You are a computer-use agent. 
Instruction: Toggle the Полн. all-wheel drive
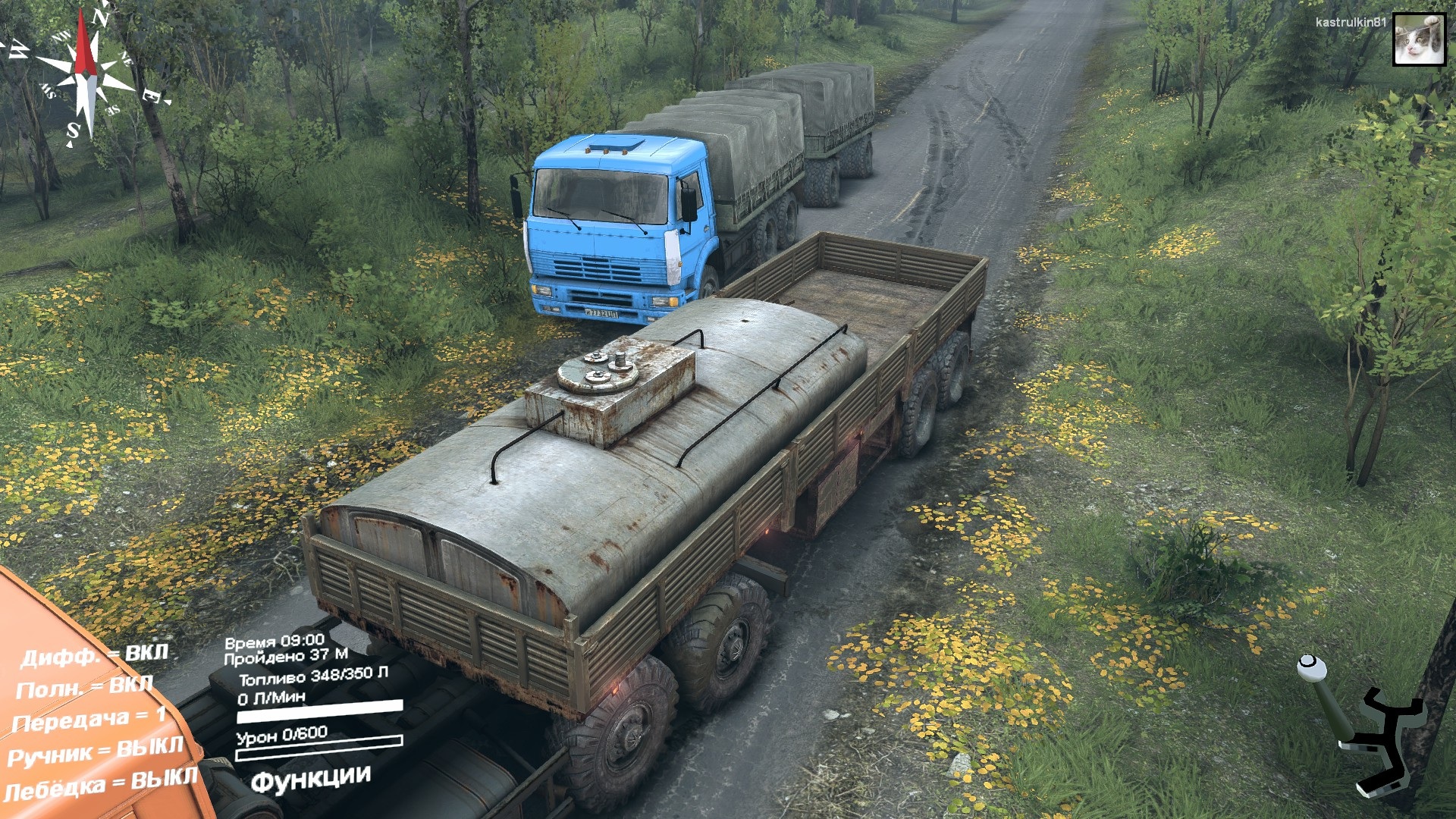pyautogui.click(x=84, y=687)
